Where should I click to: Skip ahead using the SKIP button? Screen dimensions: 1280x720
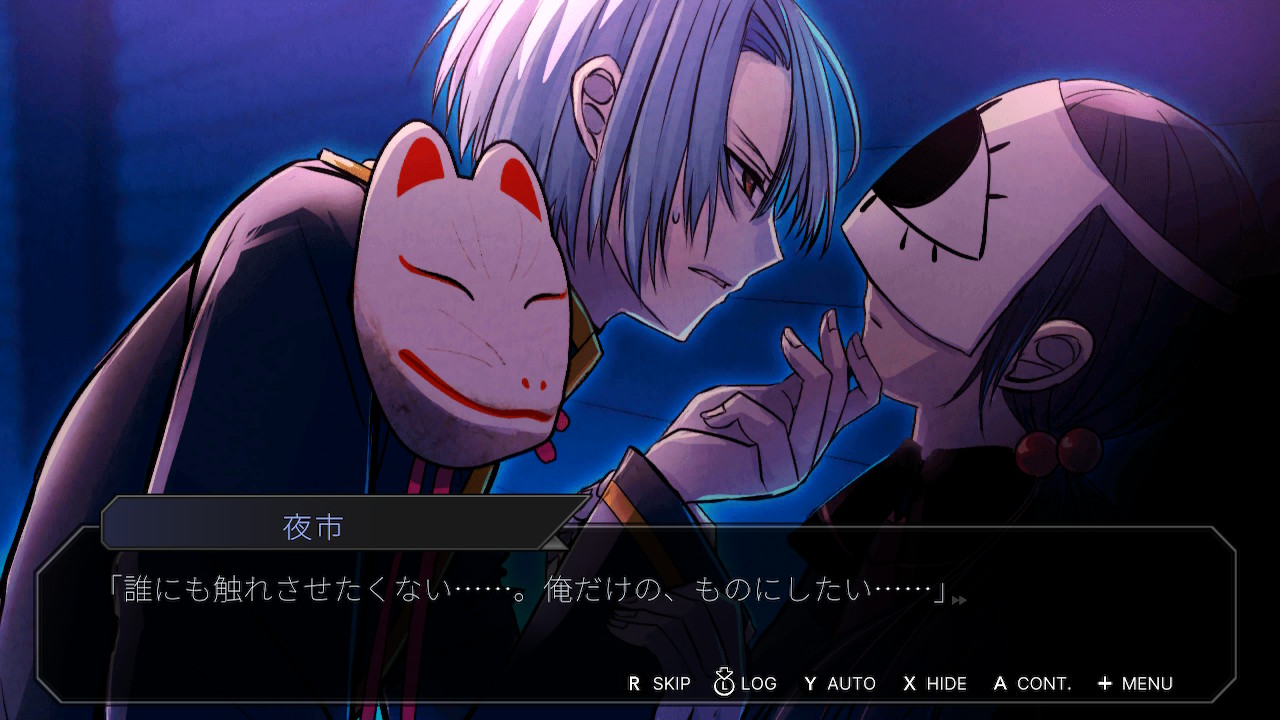pyautogui.click(x=660, y=684)
